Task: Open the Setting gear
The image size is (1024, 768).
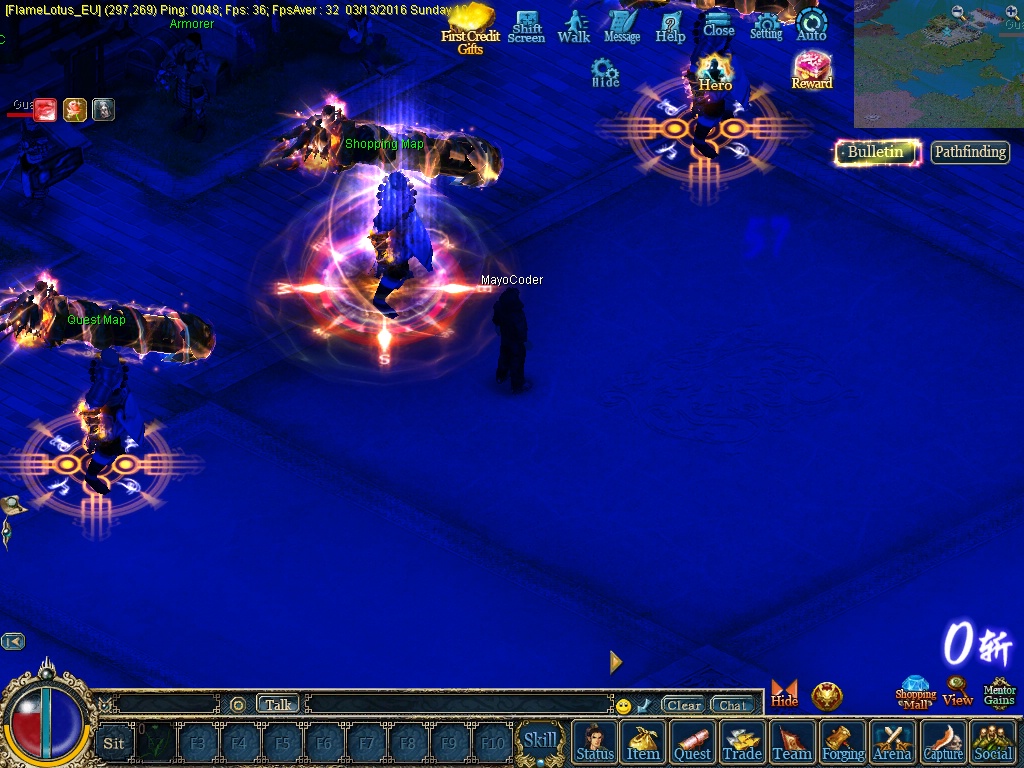Action: 766,27
